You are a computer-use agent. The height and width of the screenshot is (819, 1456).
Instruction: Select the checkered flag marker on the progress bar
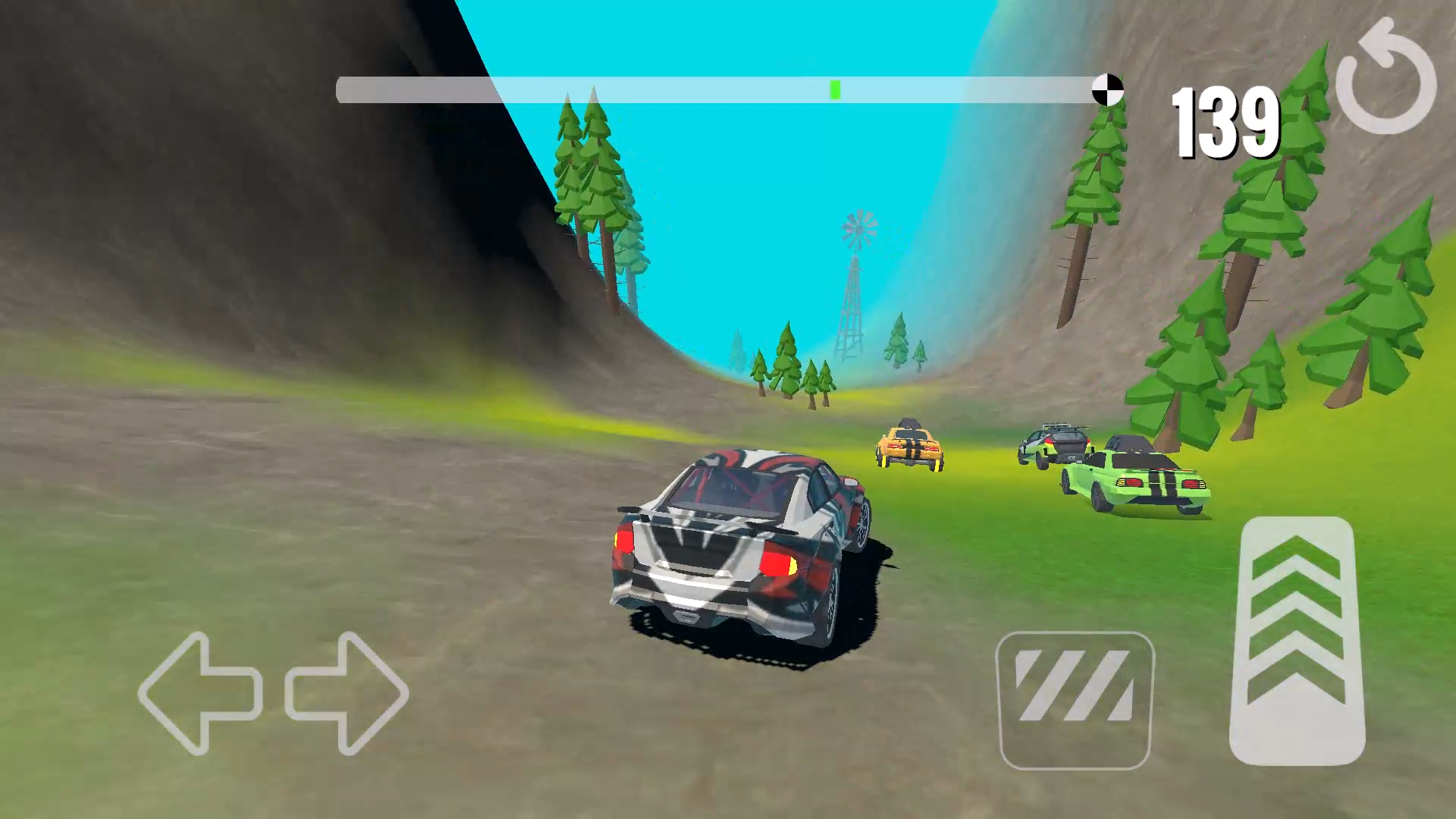tap(1107, 89)
